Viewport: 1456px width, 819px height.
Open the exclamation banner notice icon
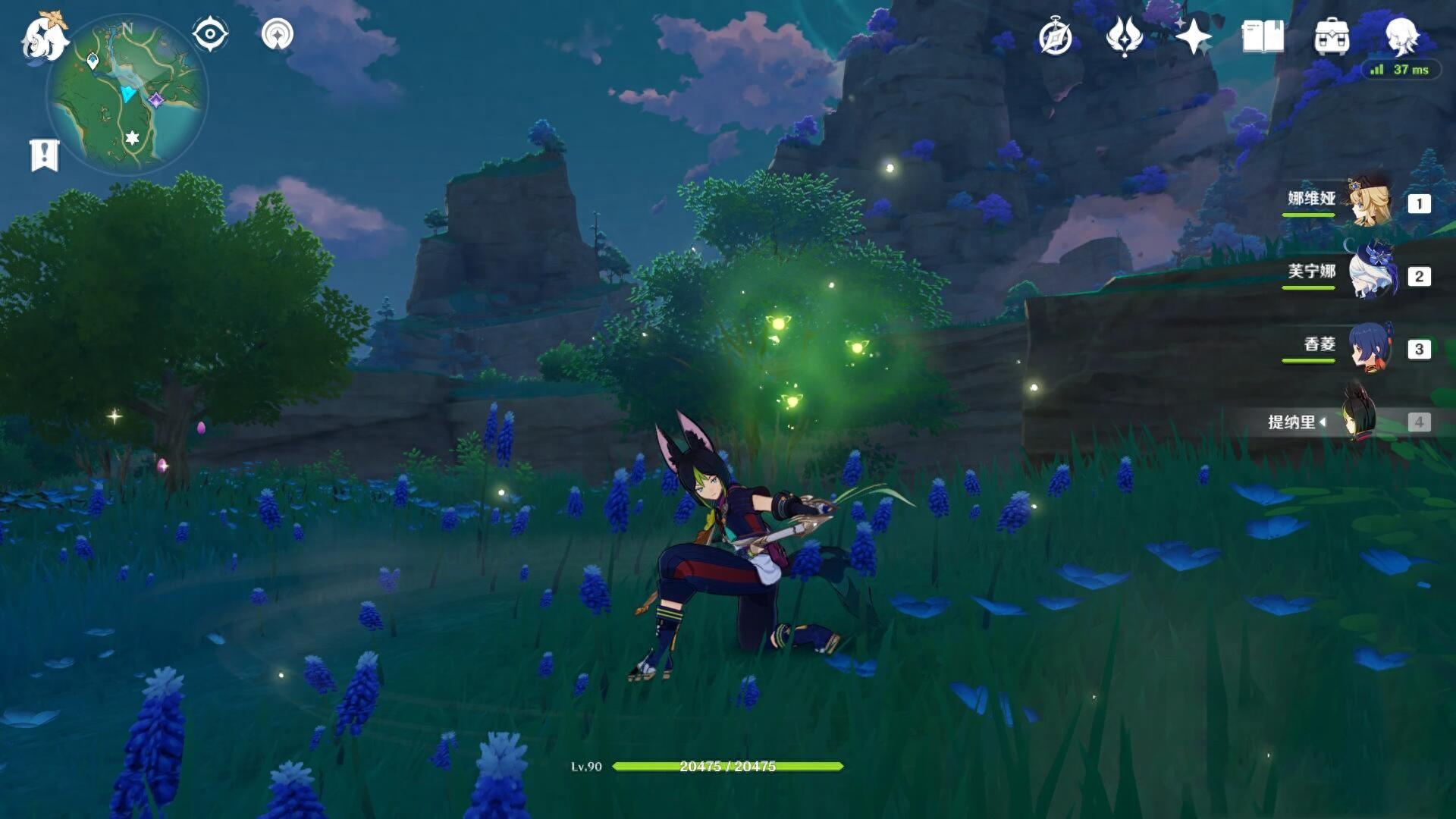coord(44,155)
